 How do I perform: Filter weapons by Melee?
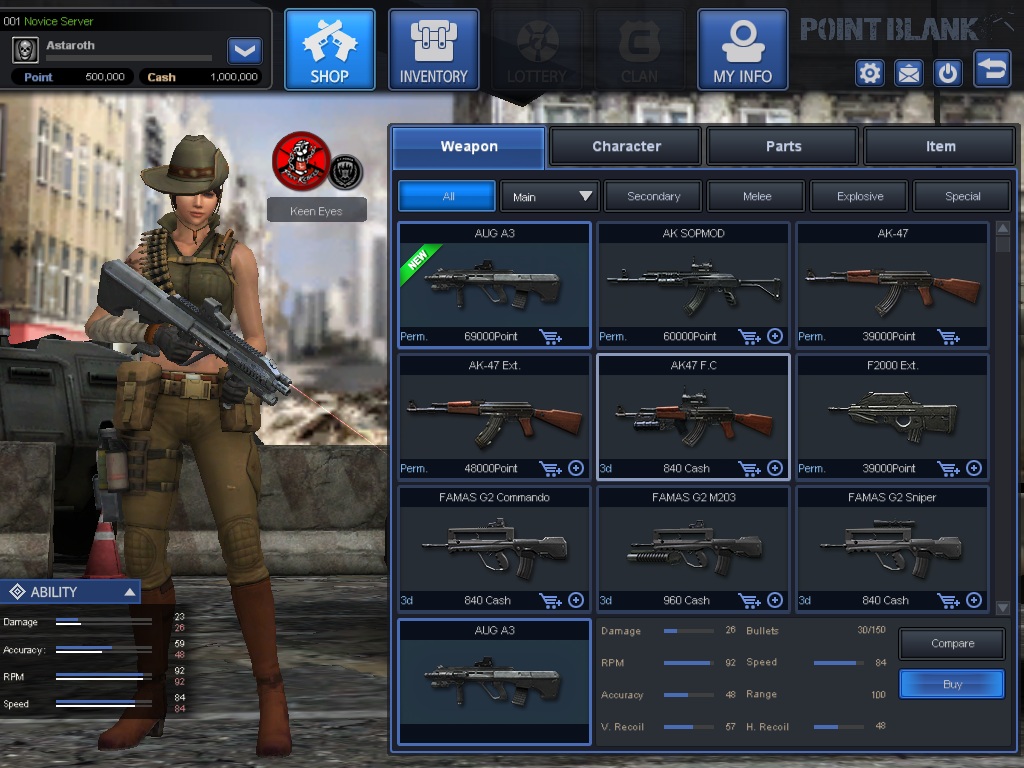[757, 196]
